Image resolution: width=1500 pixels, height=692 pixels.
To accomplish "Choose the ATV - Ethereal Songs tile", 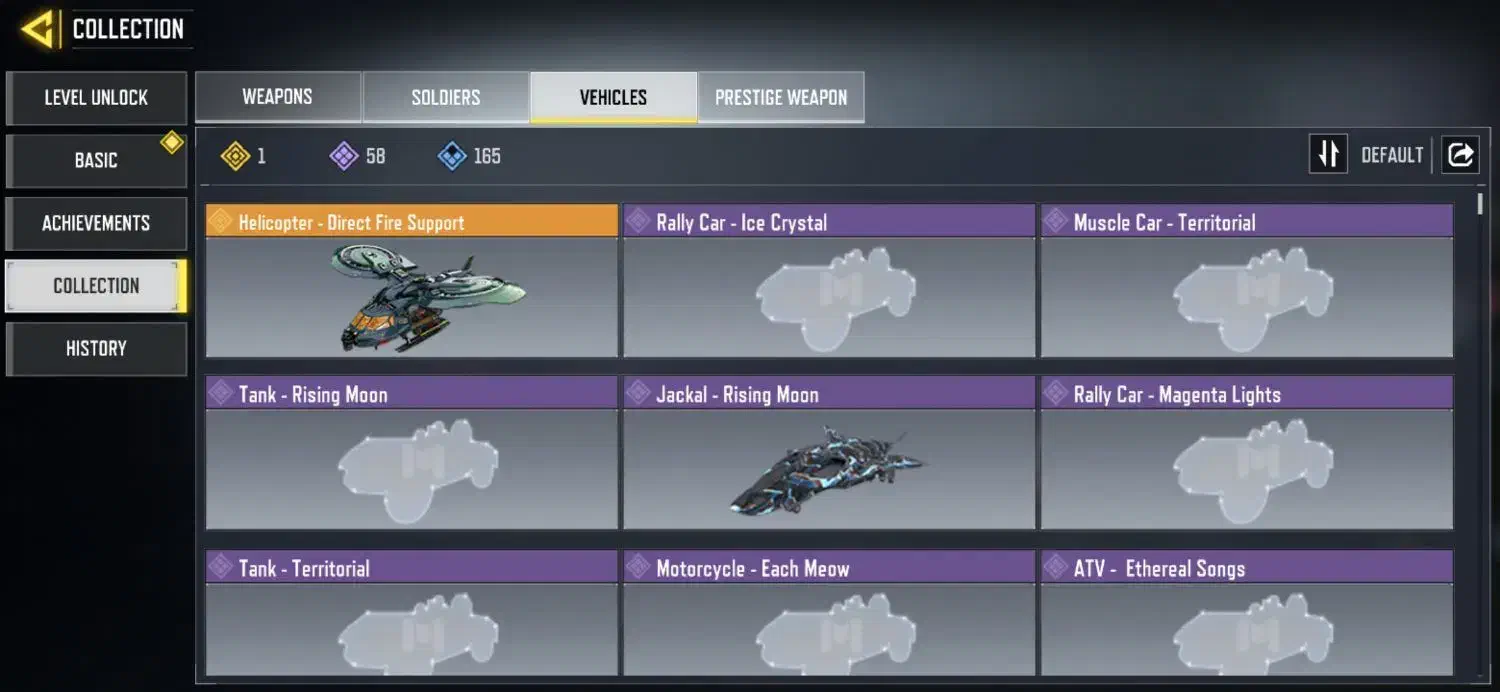I will tap(1246, 613).
